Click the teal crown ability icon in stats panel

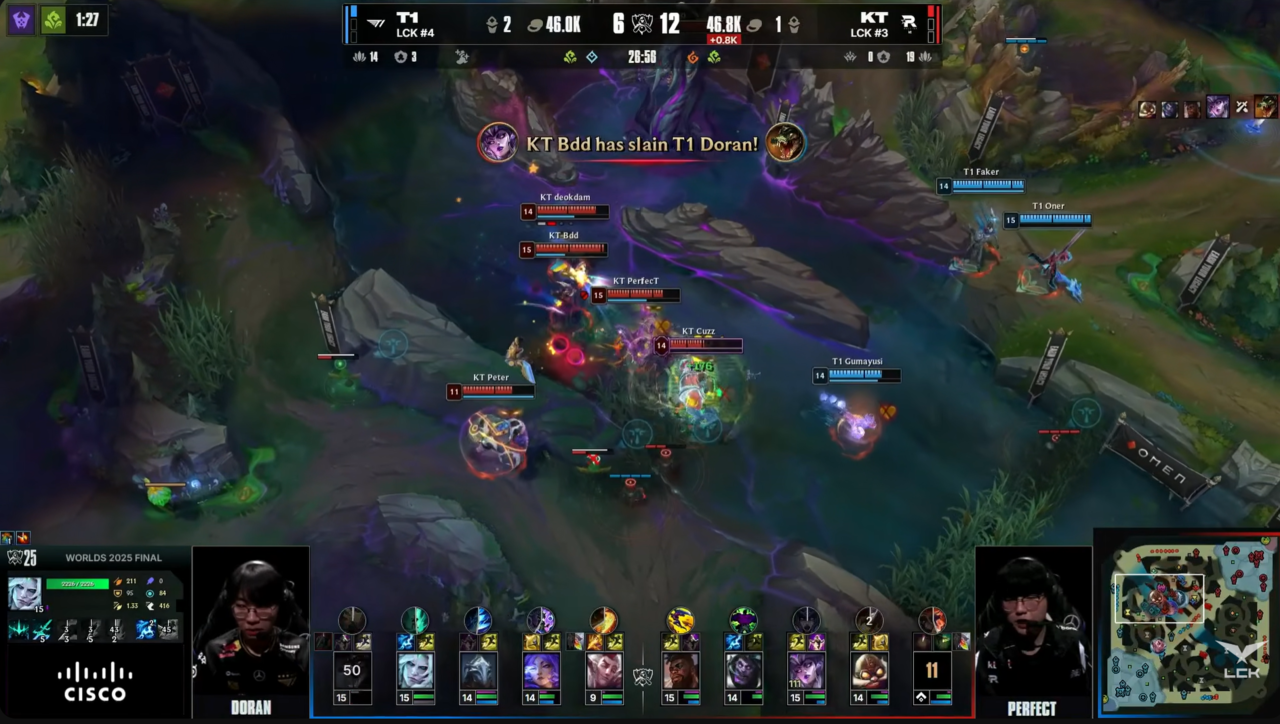[x=19, y=629]
